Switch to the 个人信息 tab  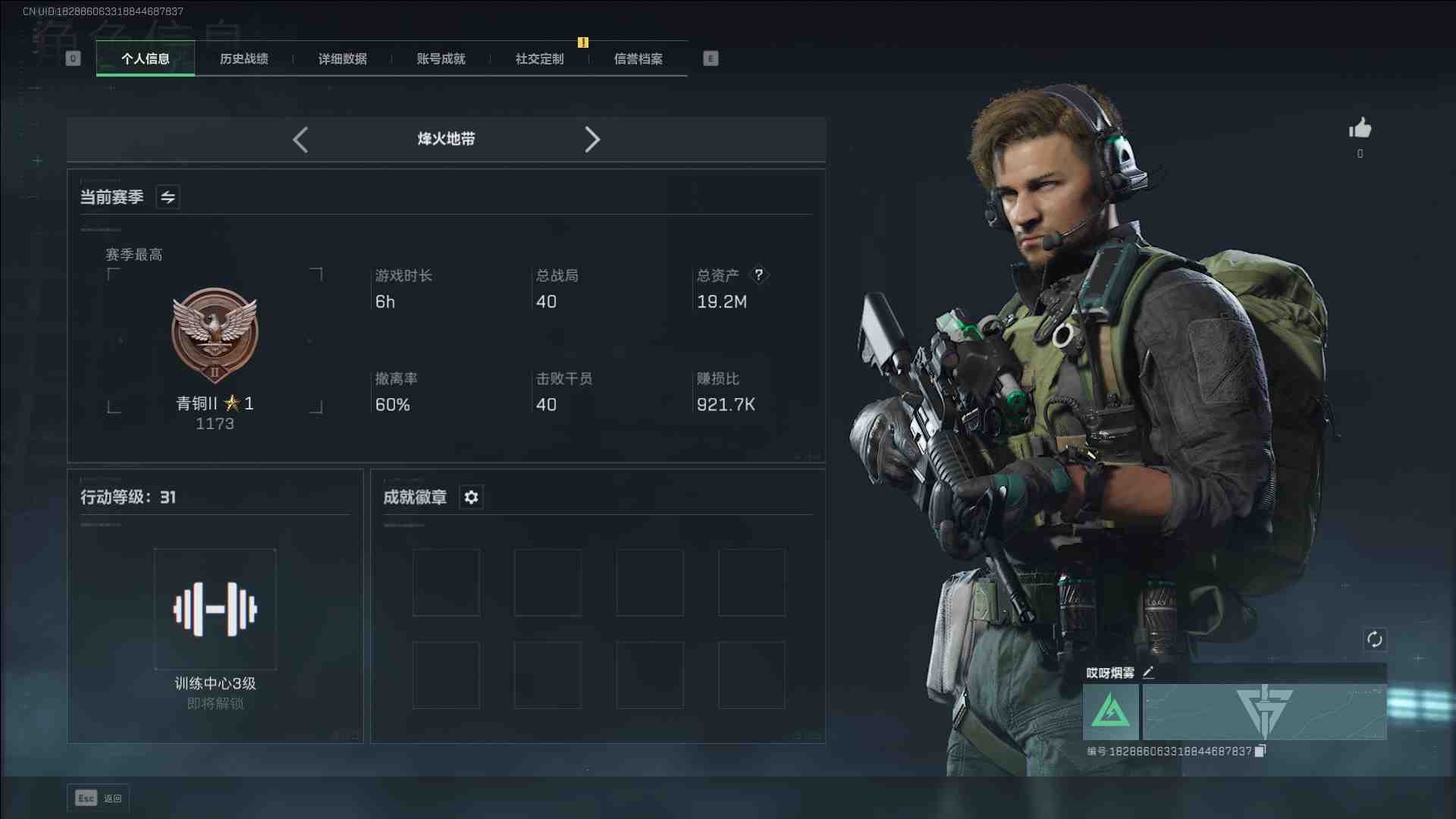146,59
